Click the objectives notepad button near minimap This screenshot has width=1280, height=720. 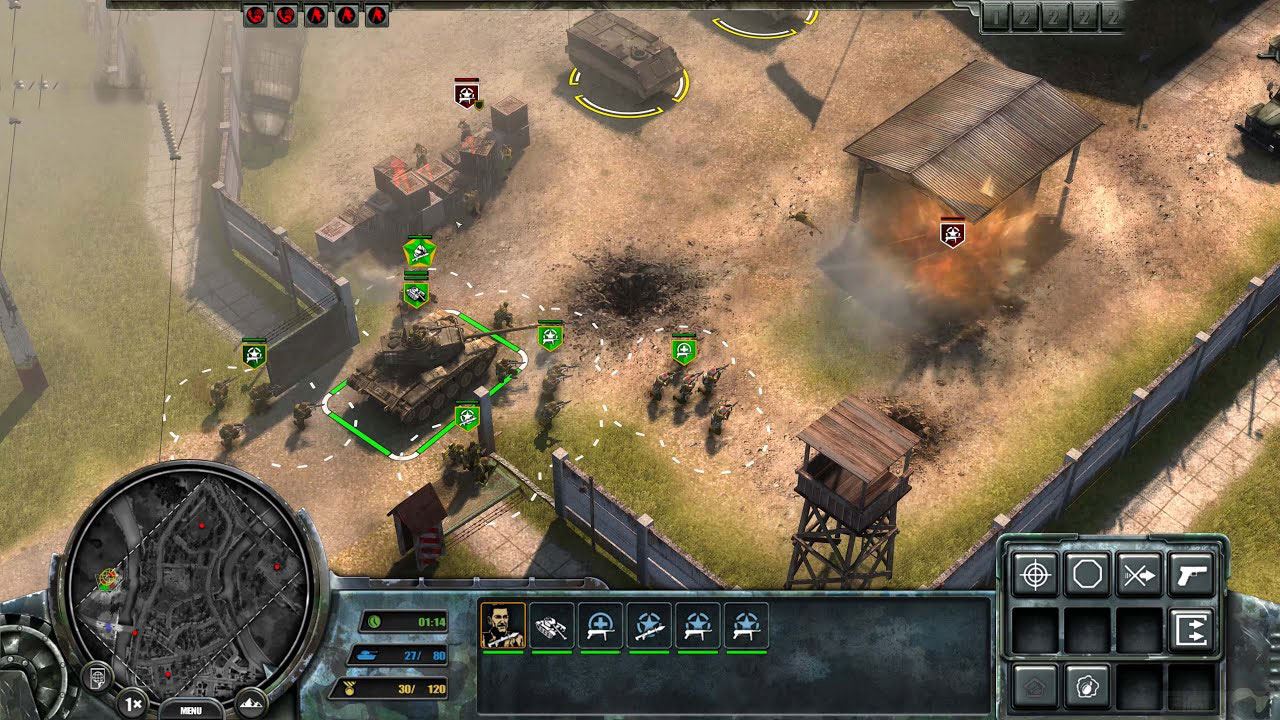coord(99,676)
